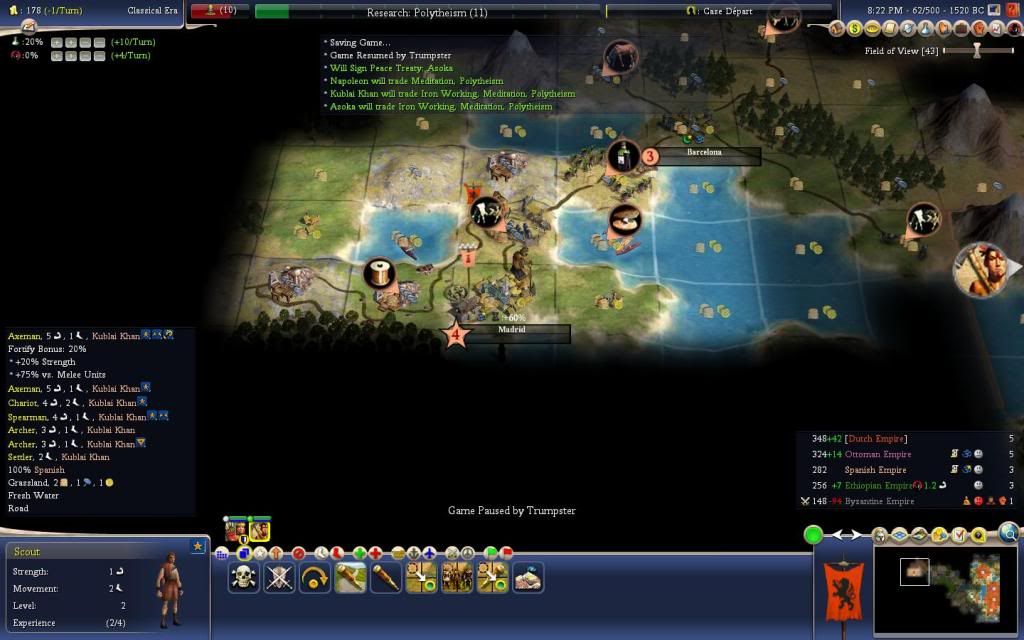Cycle to next unit with right arrow
Image resolution: width=1024 pixels, height=640 pixels.
click(x=859, y=535)
